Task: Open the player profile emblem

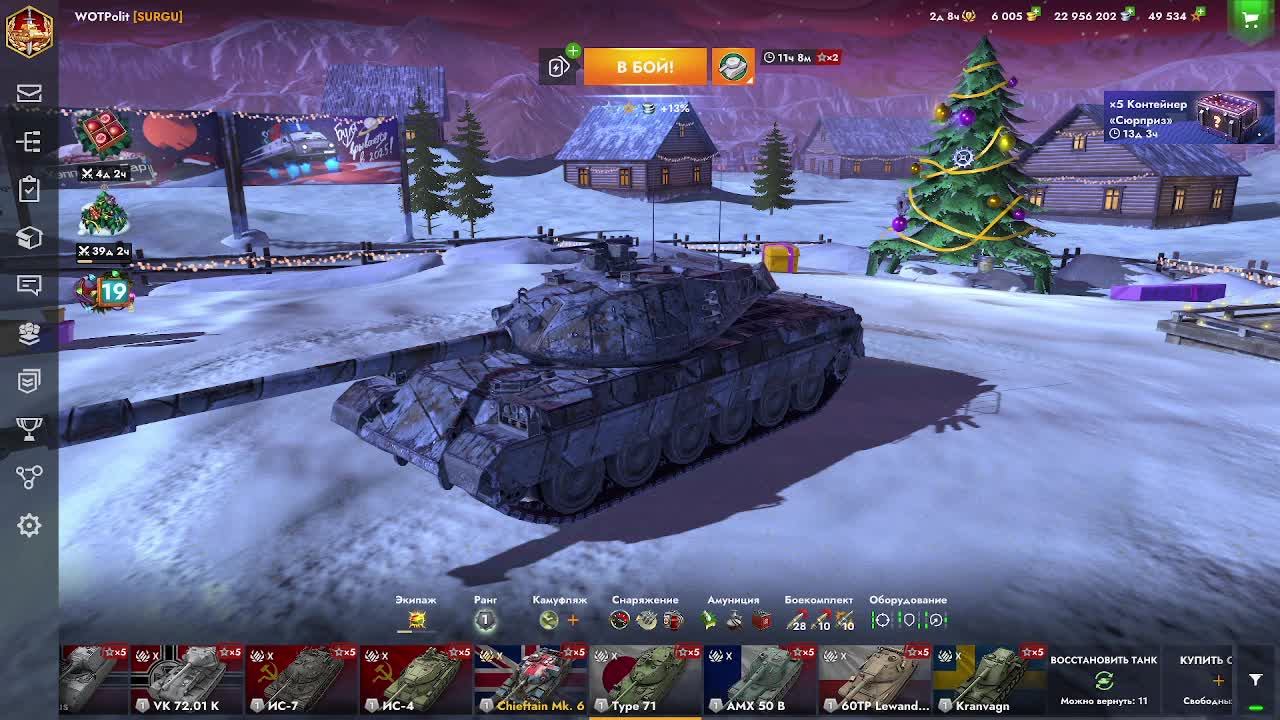Action: 29,30
